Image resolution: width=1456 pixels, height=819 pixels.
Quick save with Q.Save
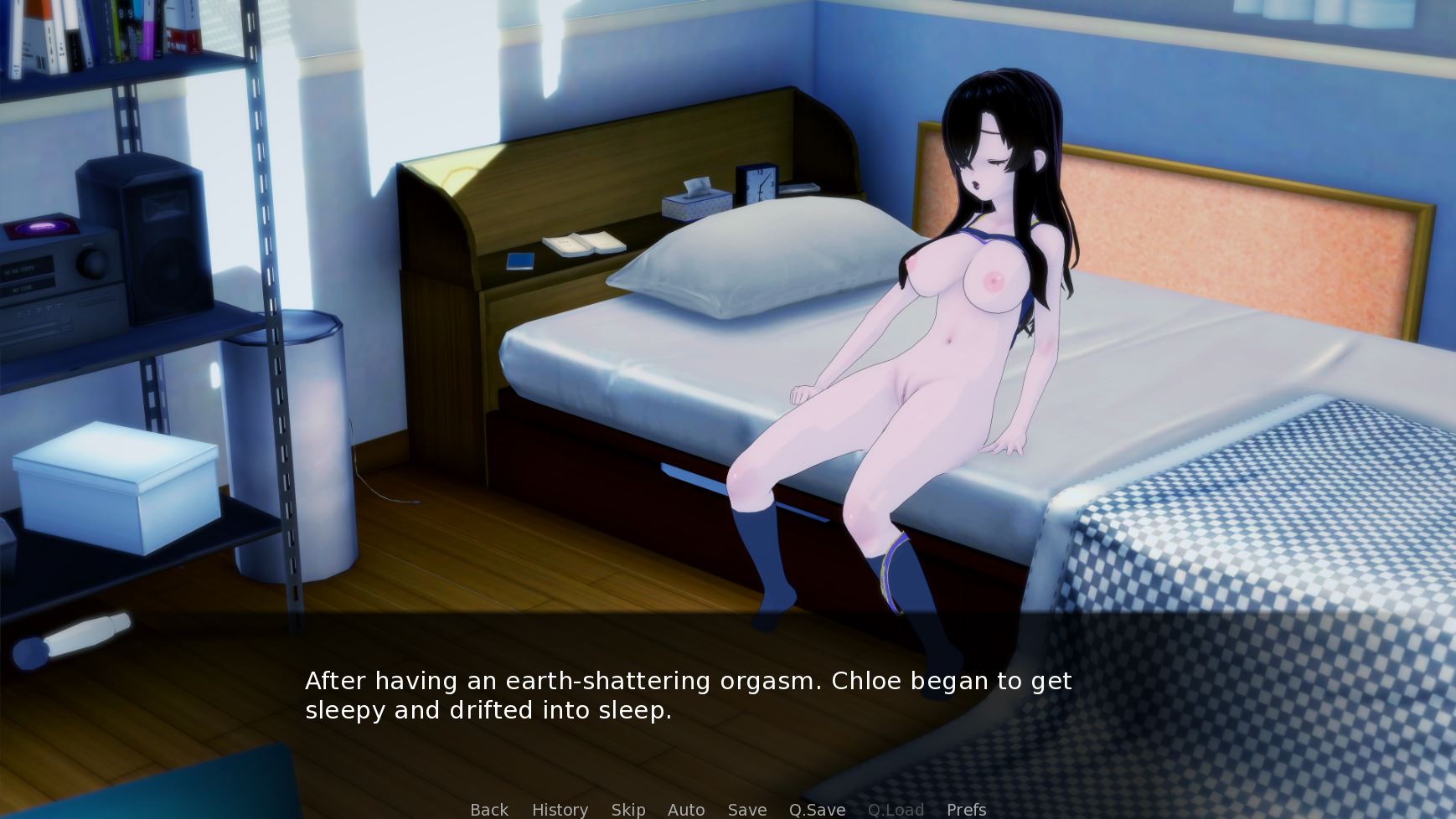[x=817, y=809]
